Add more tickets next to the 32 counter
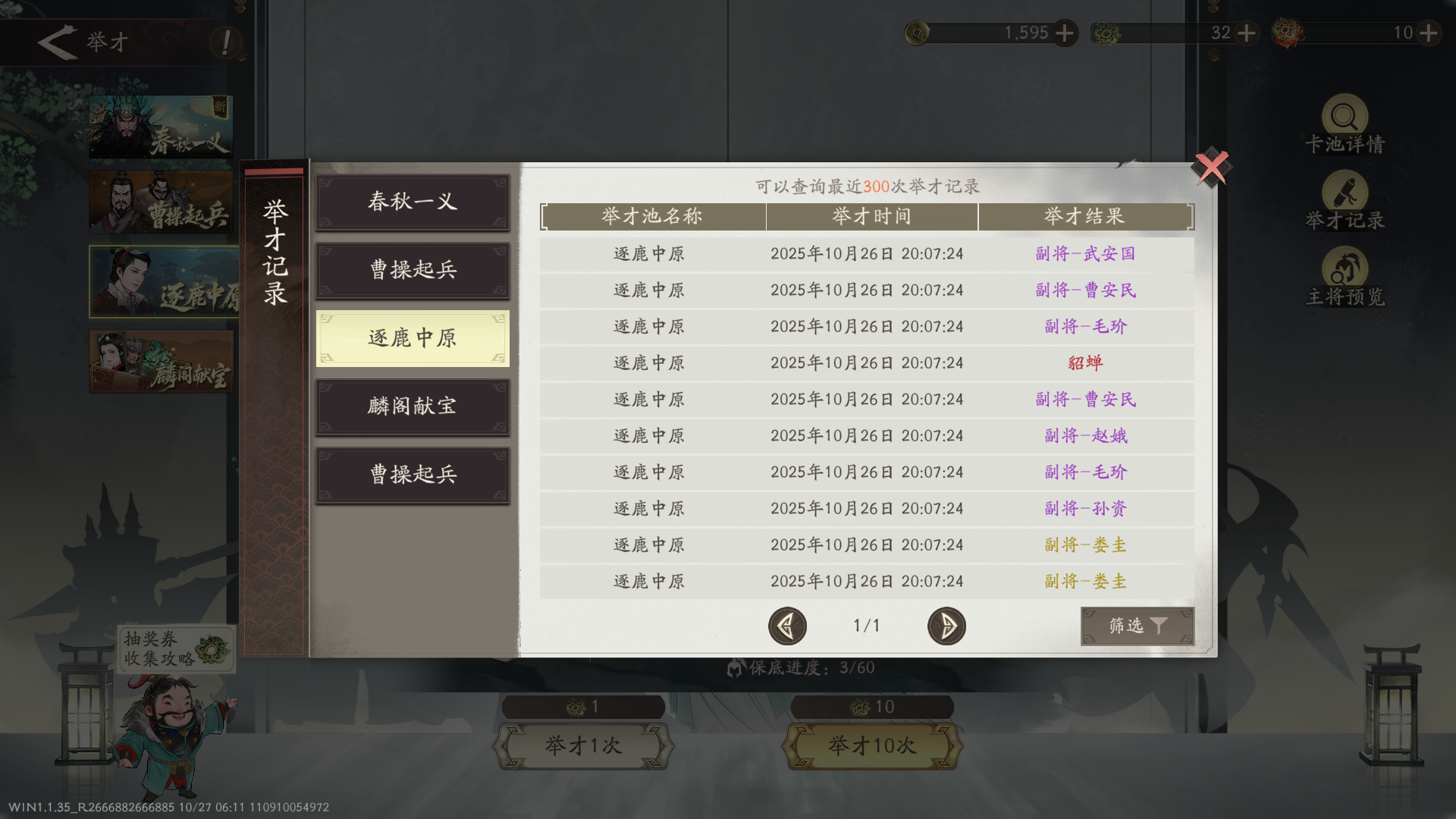 click(1246, 33)
